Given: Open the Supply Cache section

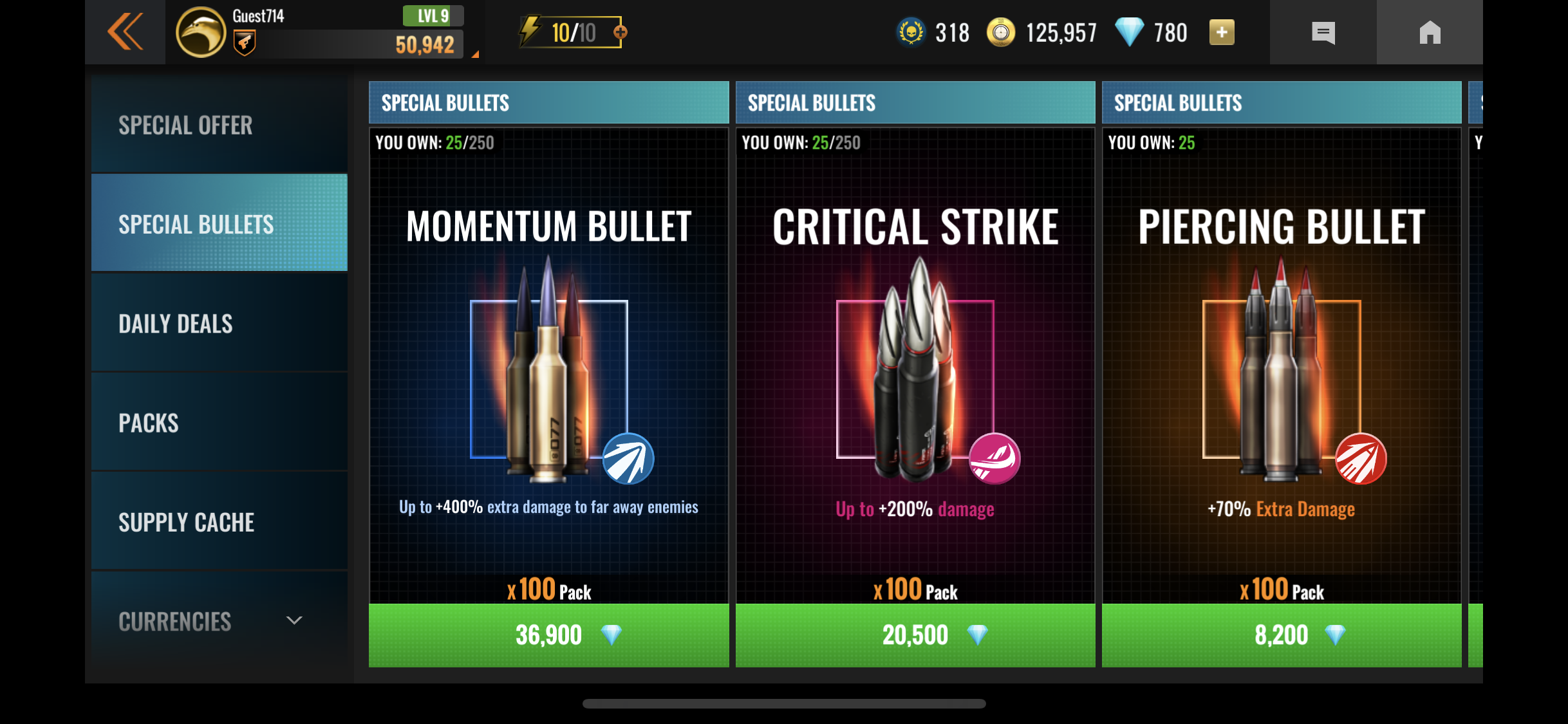Looking at the screenshot, I should (x=219, y=522).
